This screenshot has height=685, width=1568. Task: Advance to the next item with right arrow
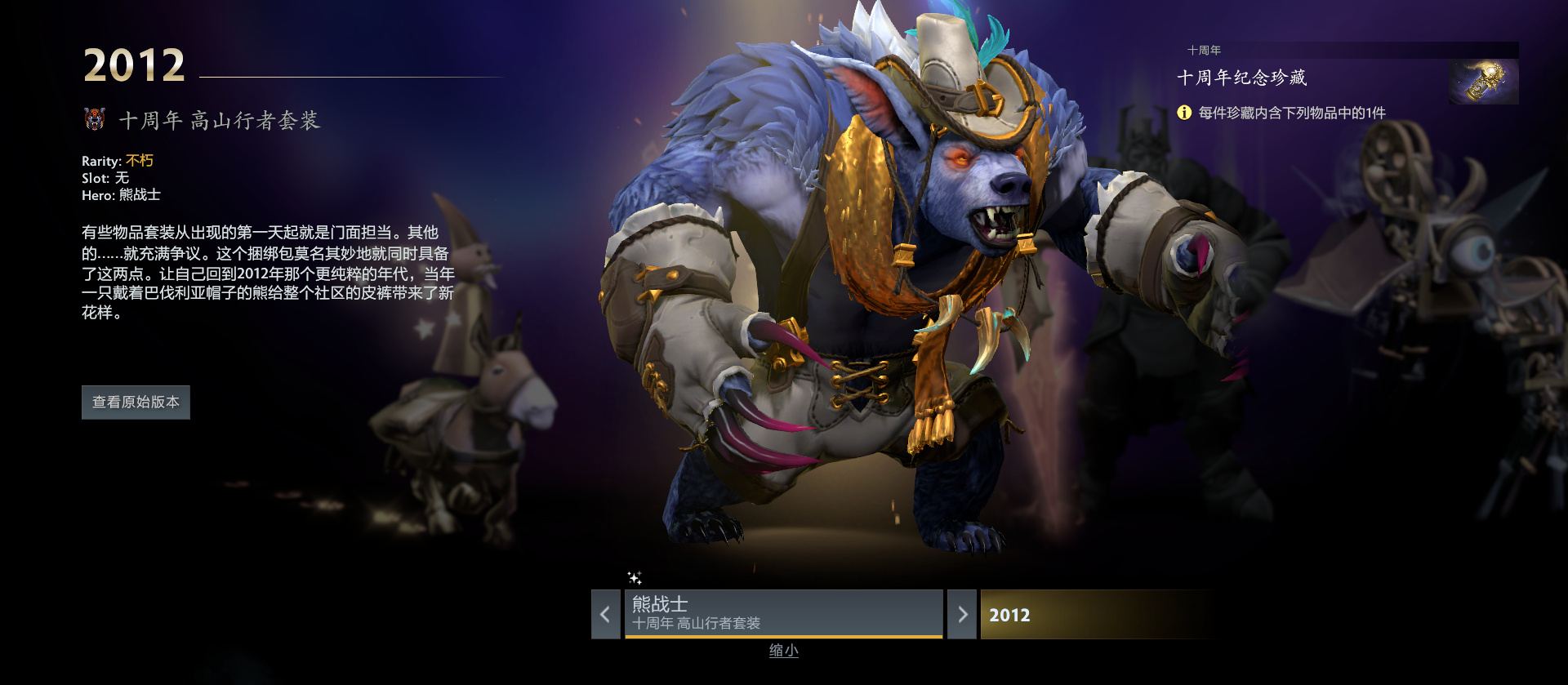[962, 614]
